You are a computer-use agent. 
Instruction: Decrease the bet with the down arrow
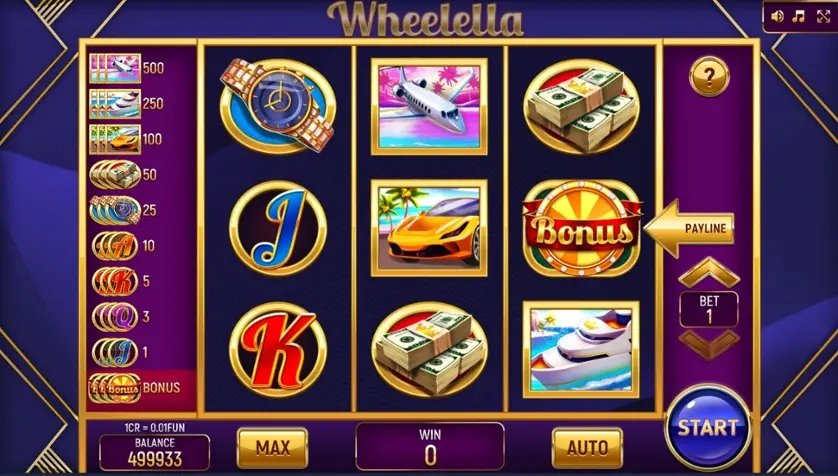709,342
